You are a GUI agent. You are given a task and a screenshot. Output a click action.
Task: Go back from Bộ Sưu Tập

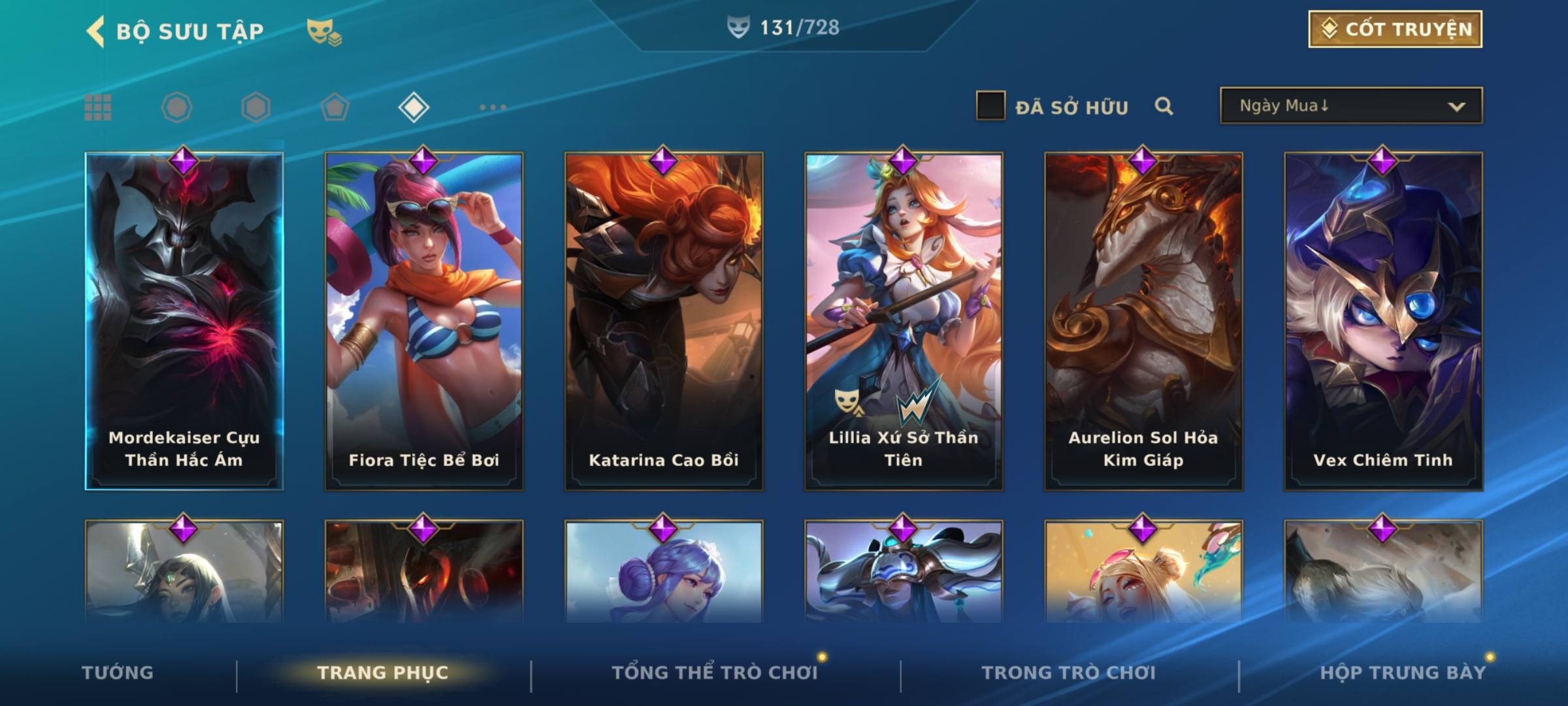[x=96, y=31]
